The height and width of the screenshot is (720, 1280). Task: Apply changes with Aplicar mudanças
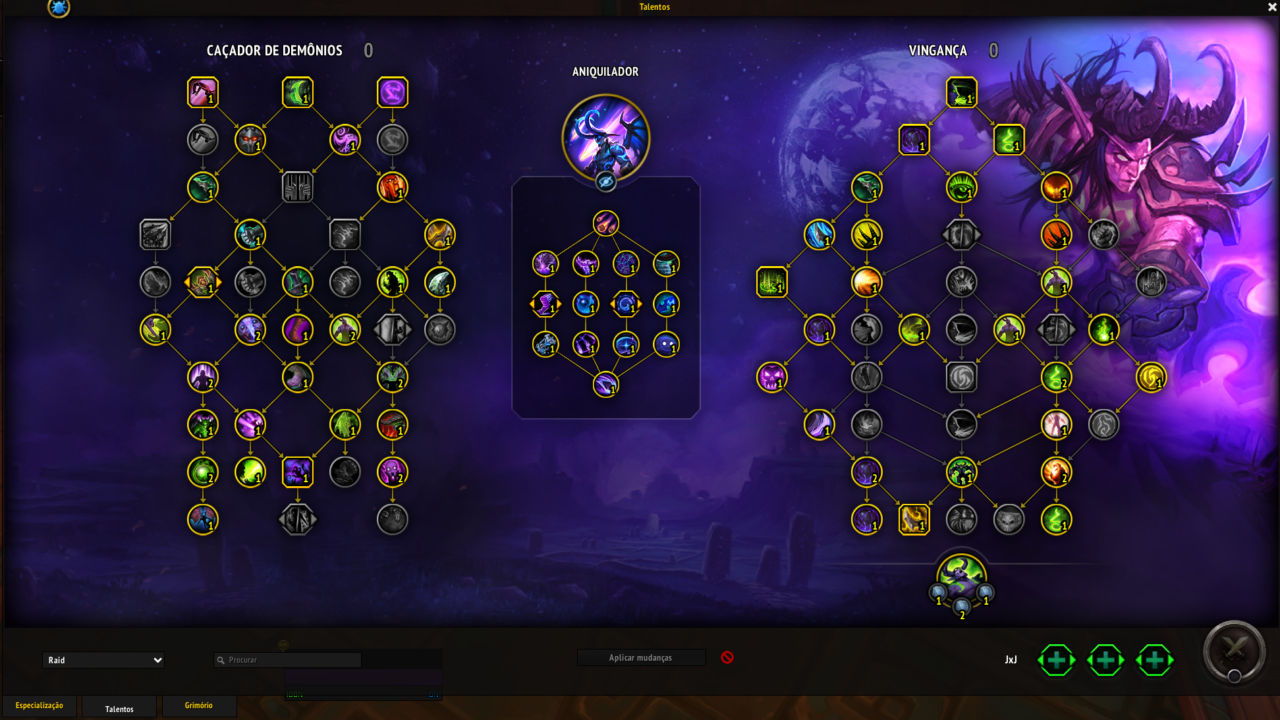(x=640, y=658)
